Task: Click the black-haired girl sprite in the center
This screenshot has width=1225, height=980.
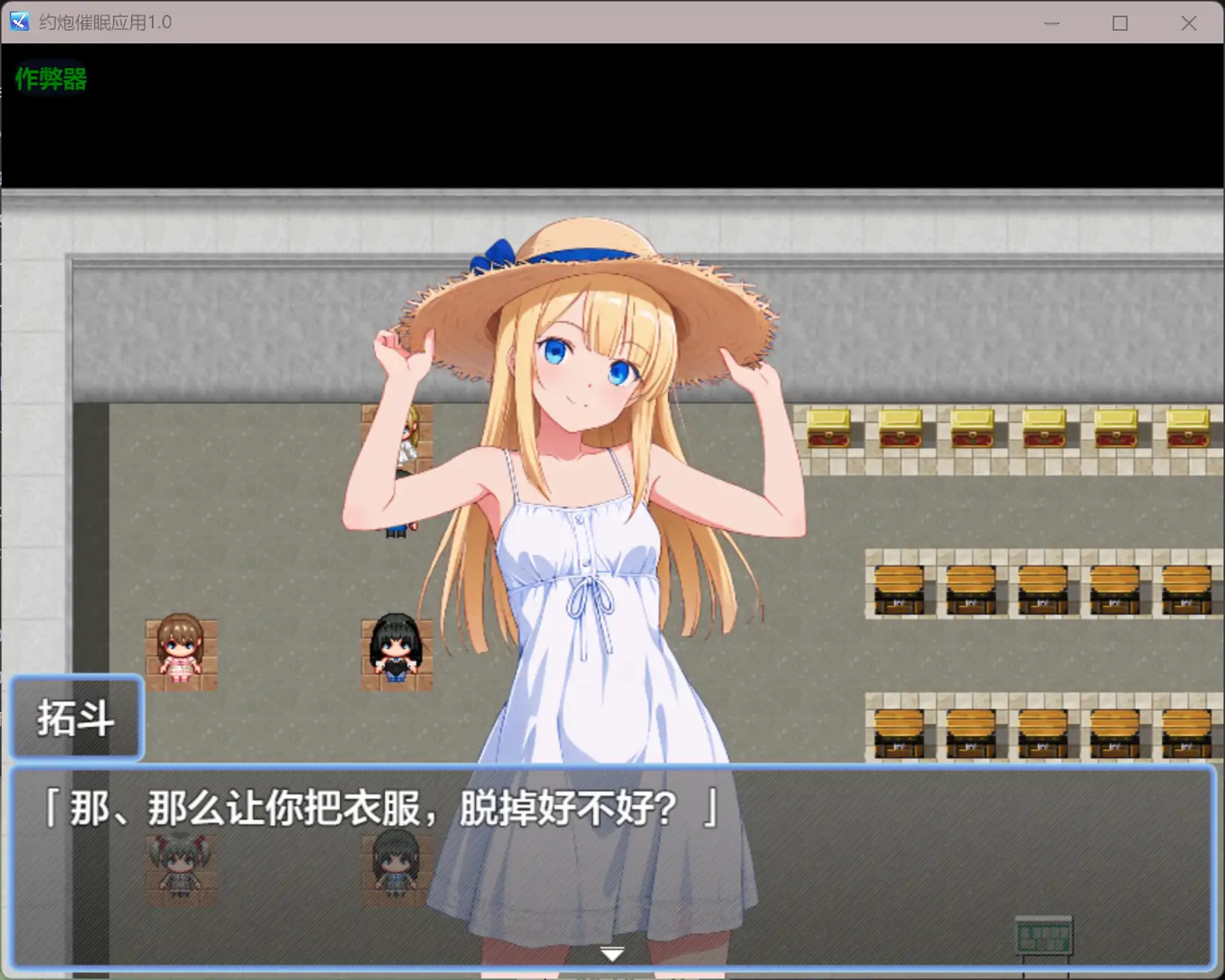Action: click(397, 648)
